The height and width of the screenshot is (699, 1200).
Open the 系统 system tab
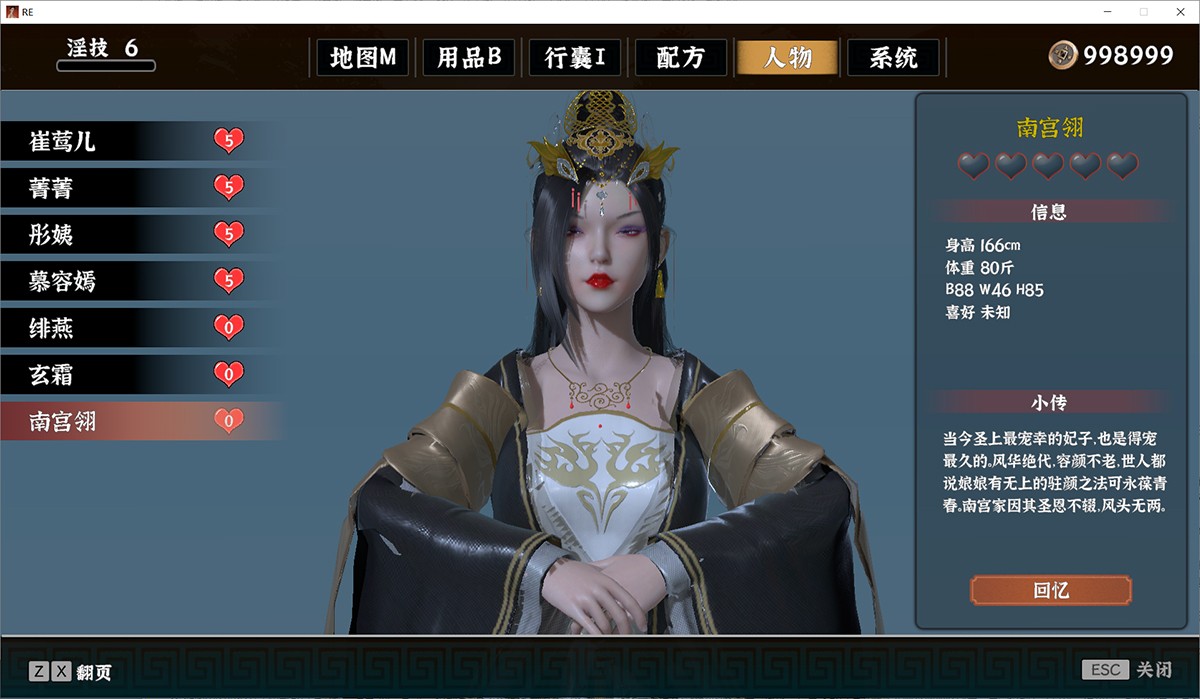click(893, 58)
